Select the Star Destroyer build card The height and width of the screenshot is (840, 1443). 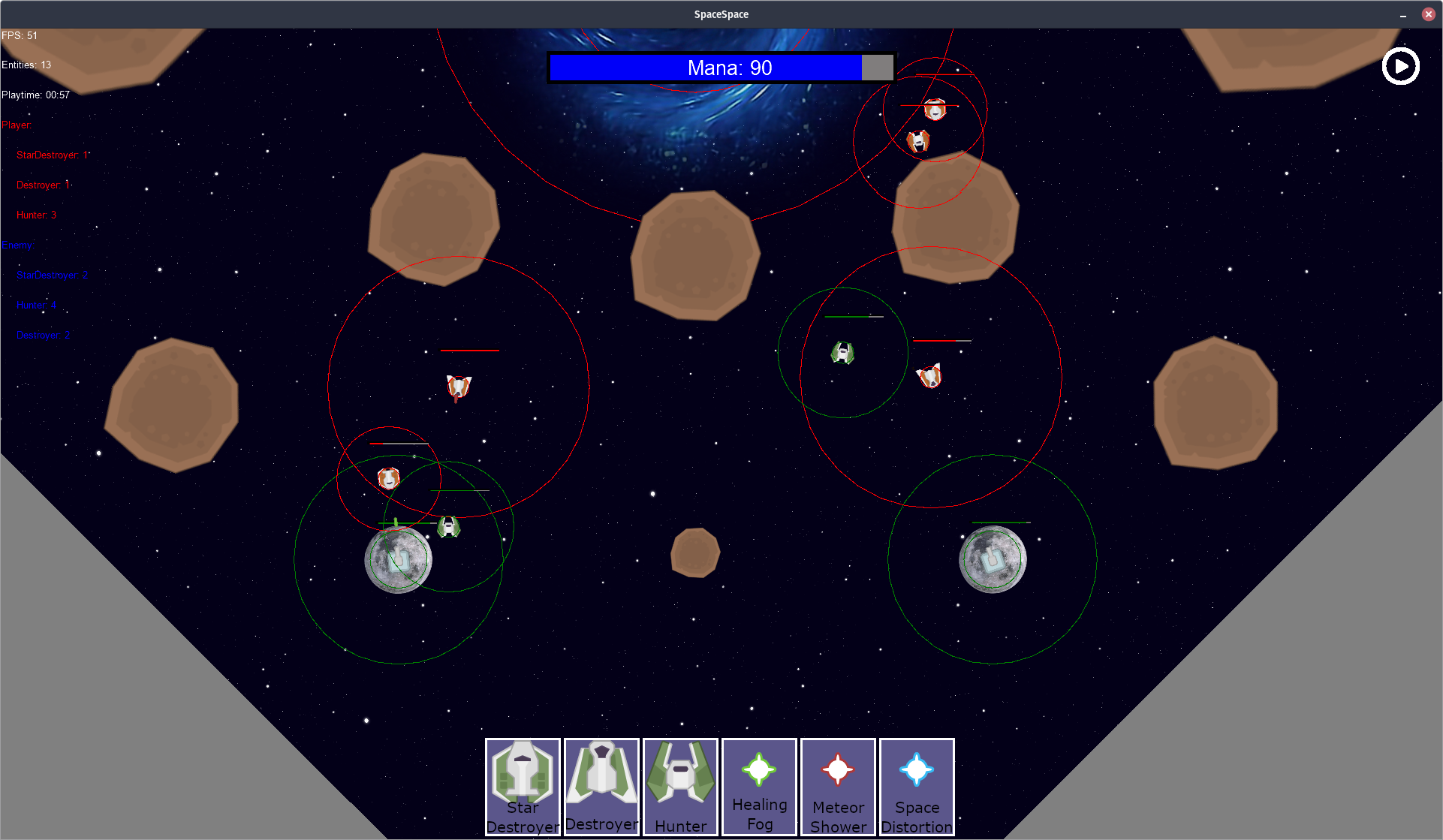click(523, 787)
